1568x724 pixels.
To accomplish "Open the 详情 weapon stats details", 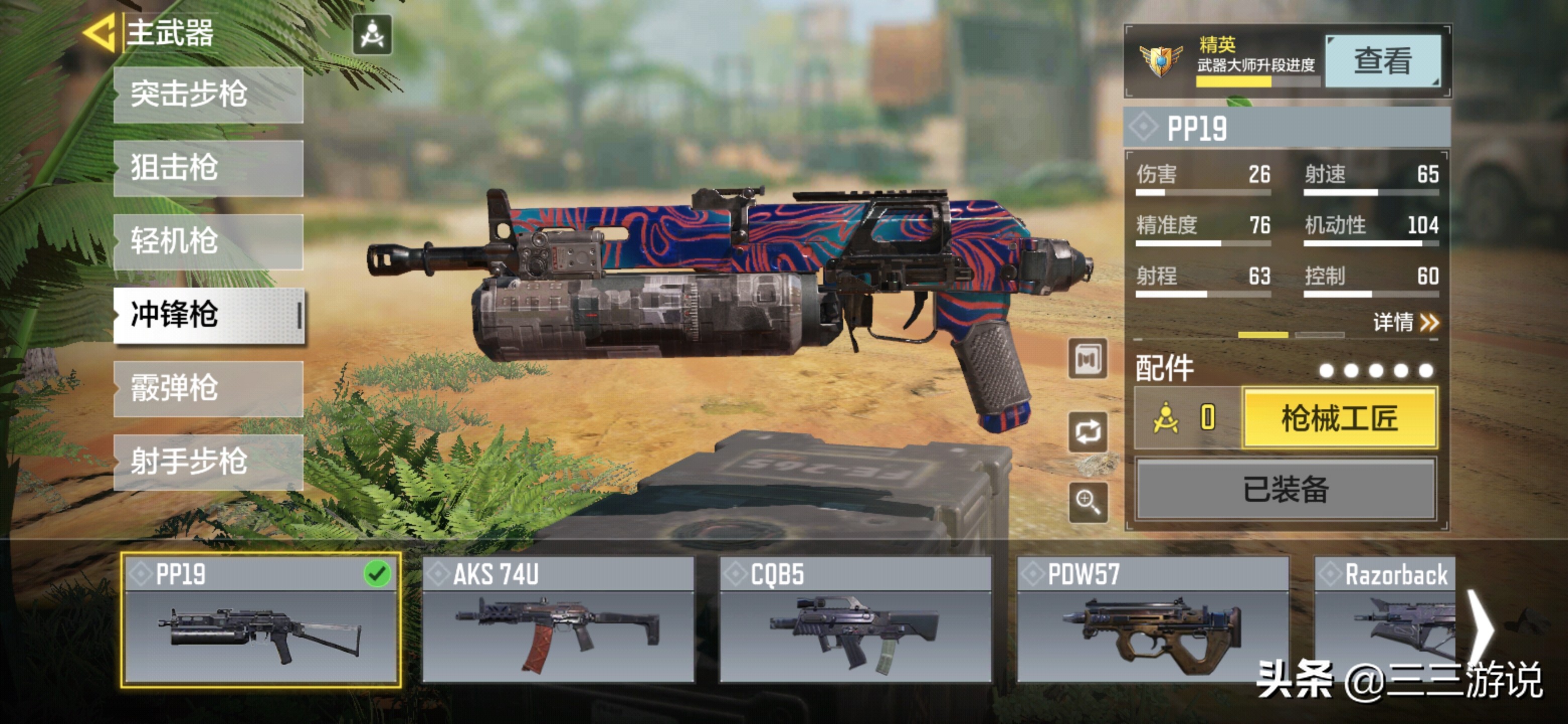I will click(x=1405, y=322).
